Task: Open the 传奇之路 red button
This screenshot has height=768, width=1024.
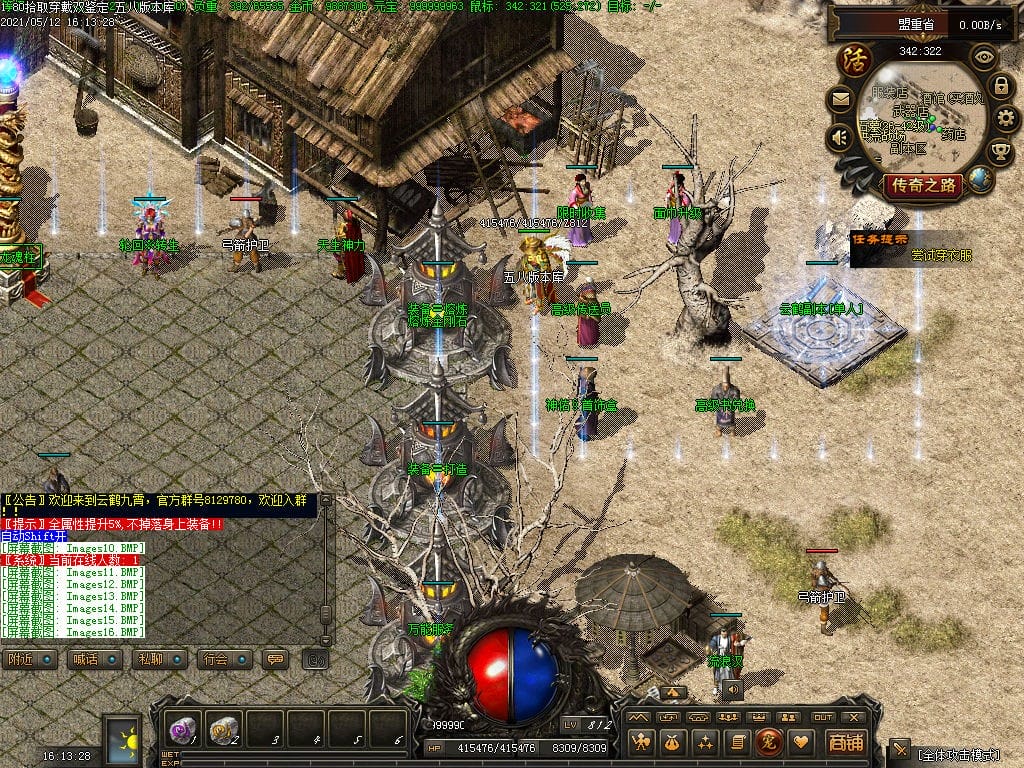Action: pos(922,185)
